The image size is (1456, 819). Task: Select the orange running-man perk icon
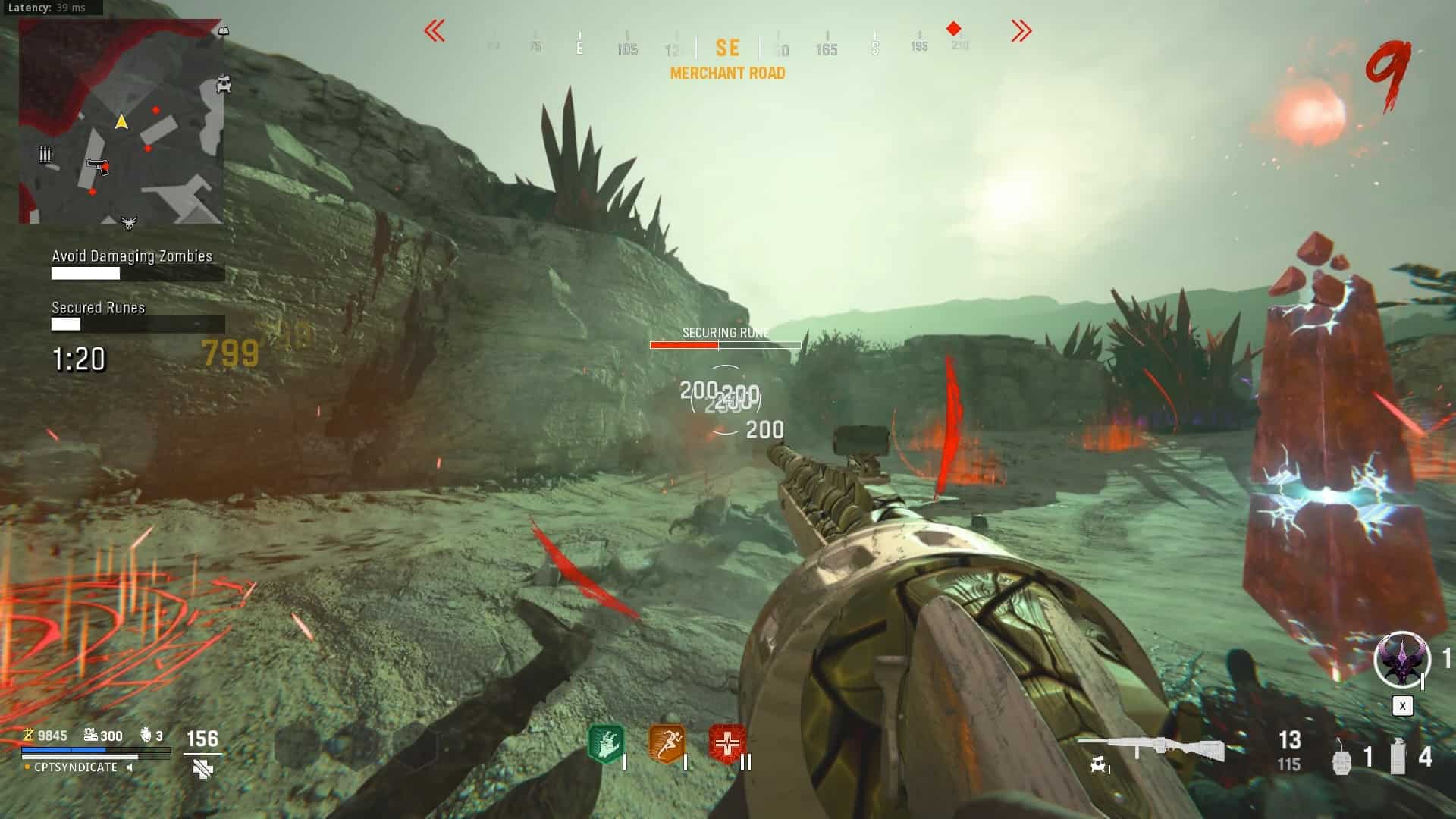[667, 744]
